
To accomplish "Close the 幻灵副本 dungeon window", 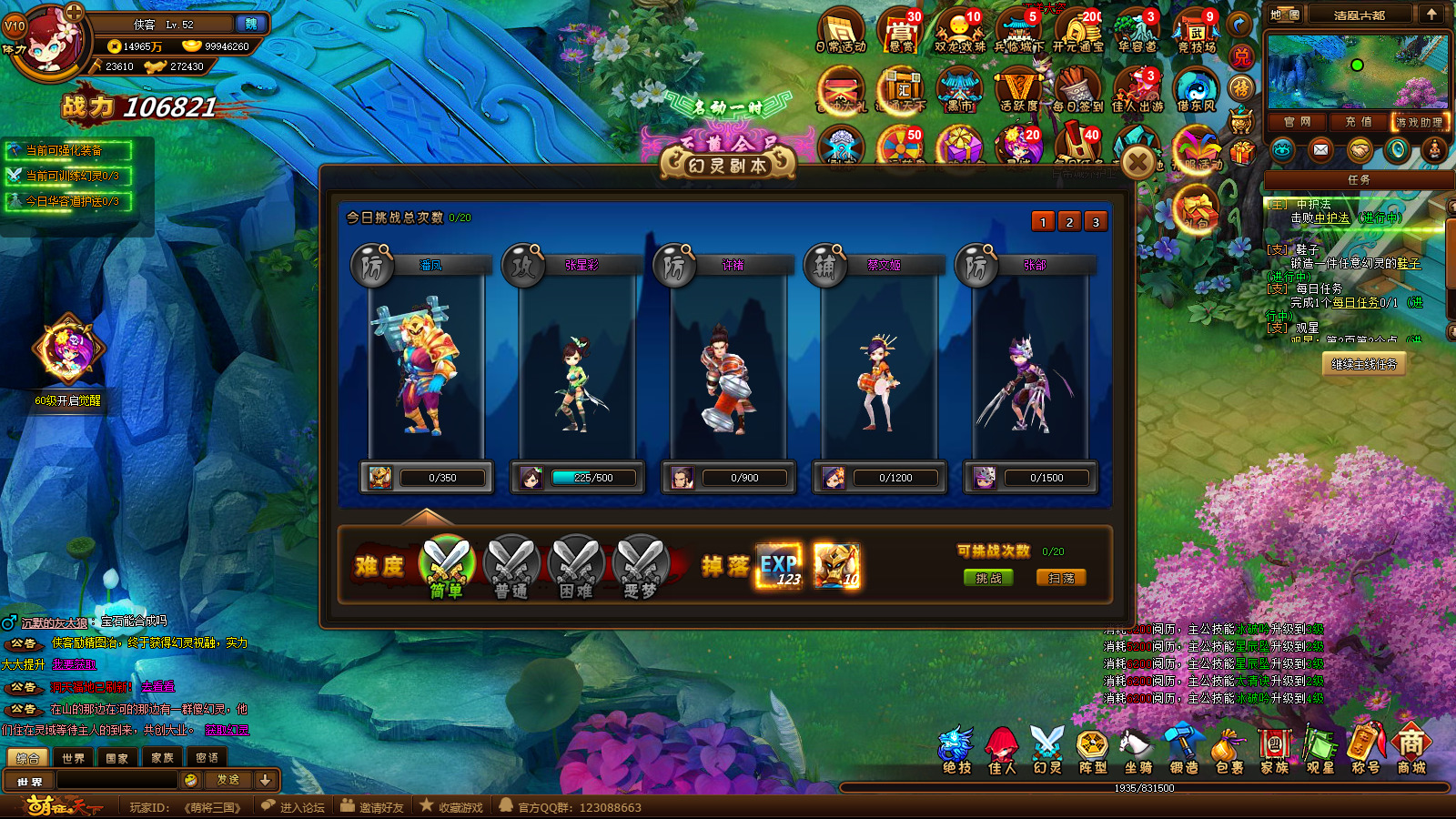I will pyautogui.click(x=1137, y=164).
